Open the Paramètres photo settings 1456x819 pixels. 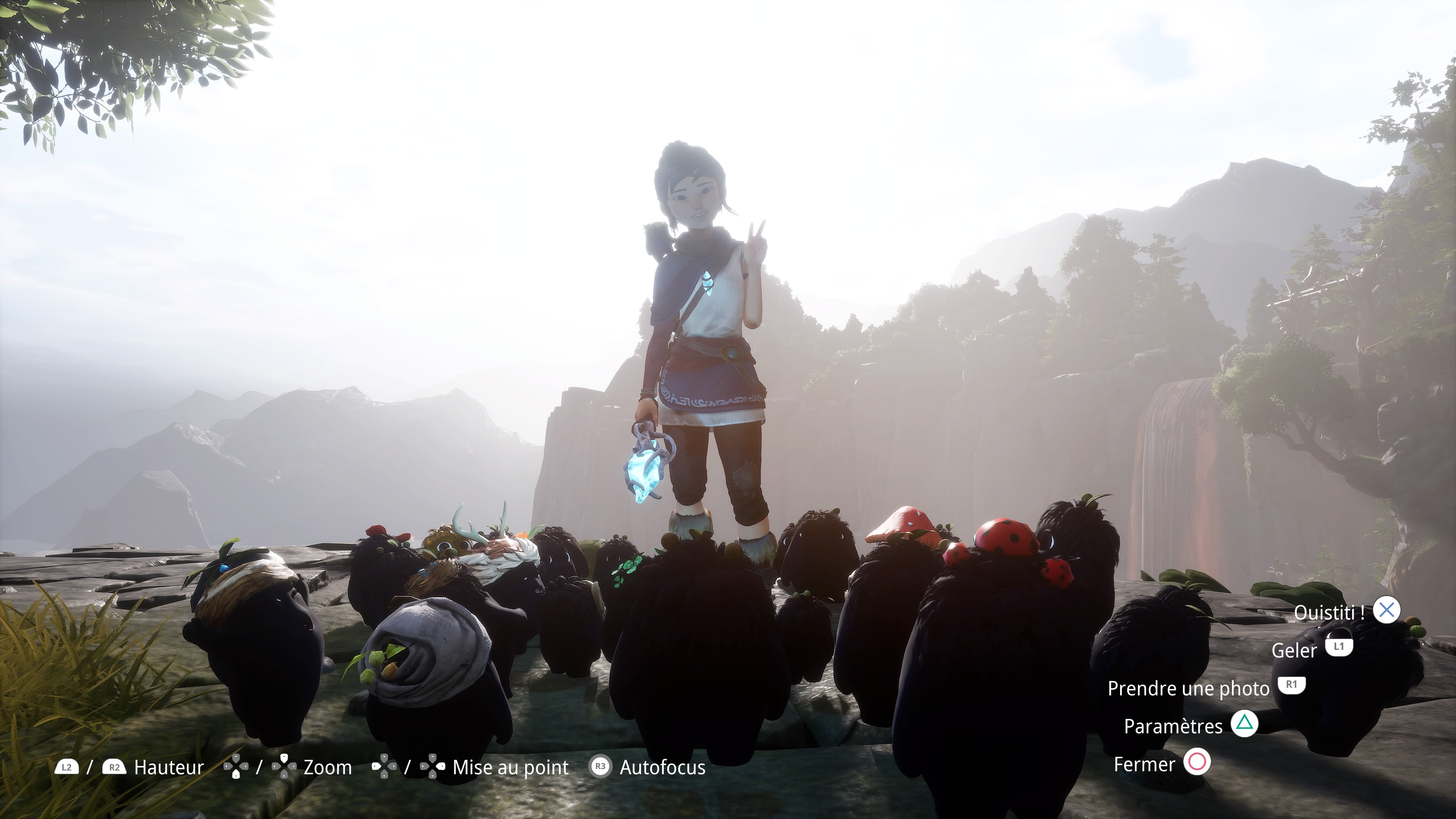(x=1173, y=726)
